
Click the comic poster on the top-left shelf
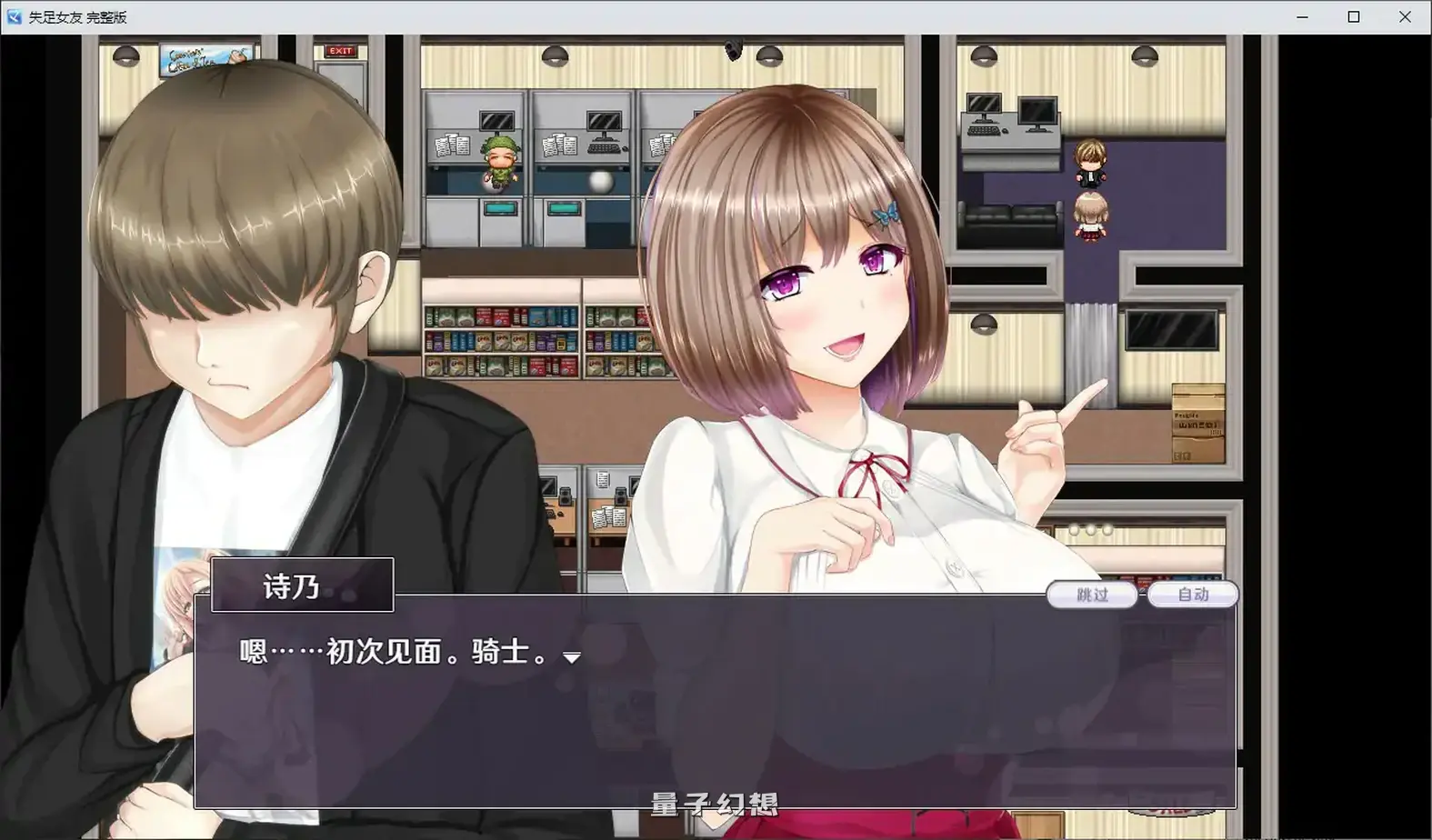click(x=202, y=56)
